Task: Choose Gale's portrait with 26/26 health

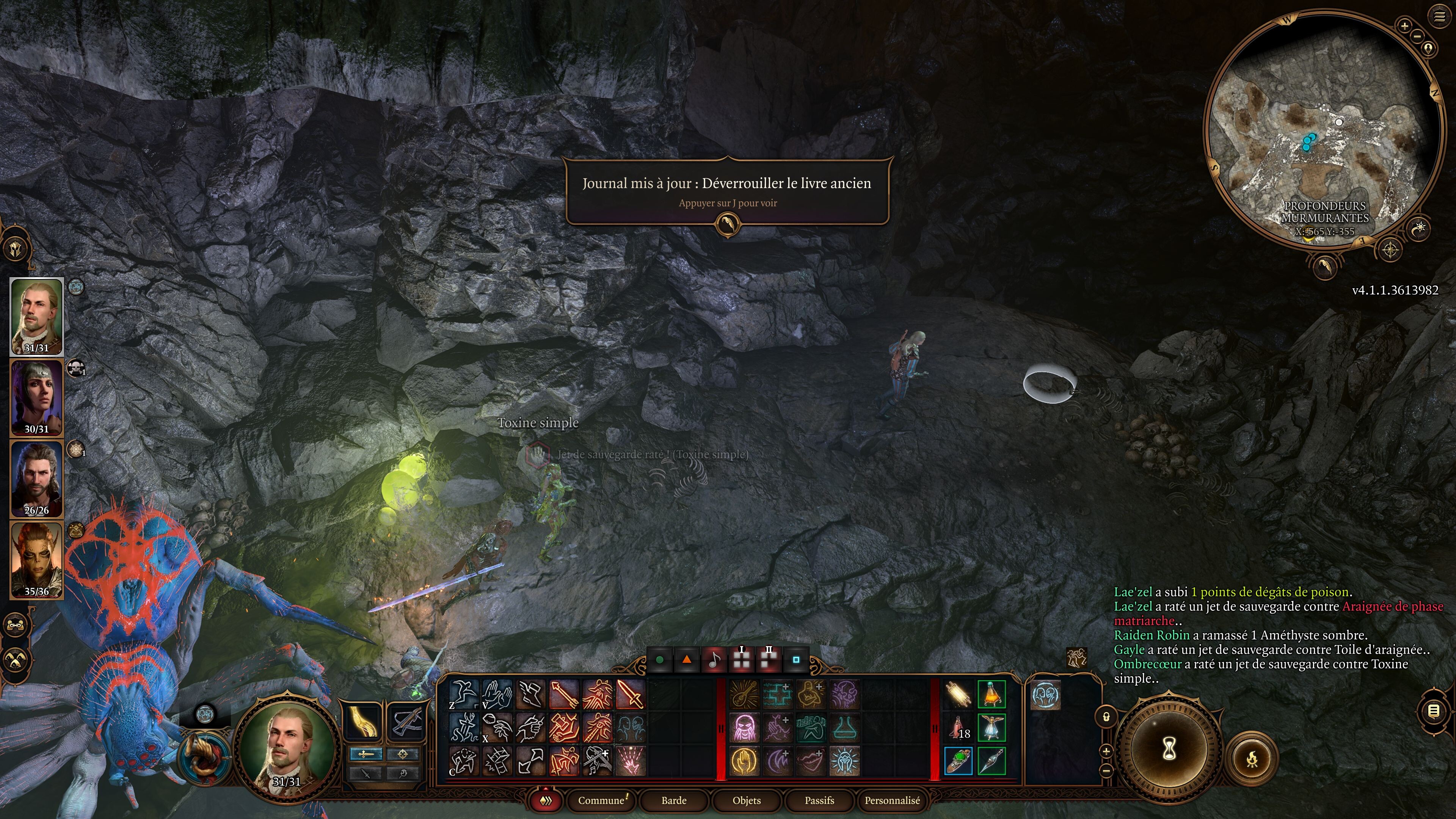Action: pyautogui.click(x=37, y=479)
